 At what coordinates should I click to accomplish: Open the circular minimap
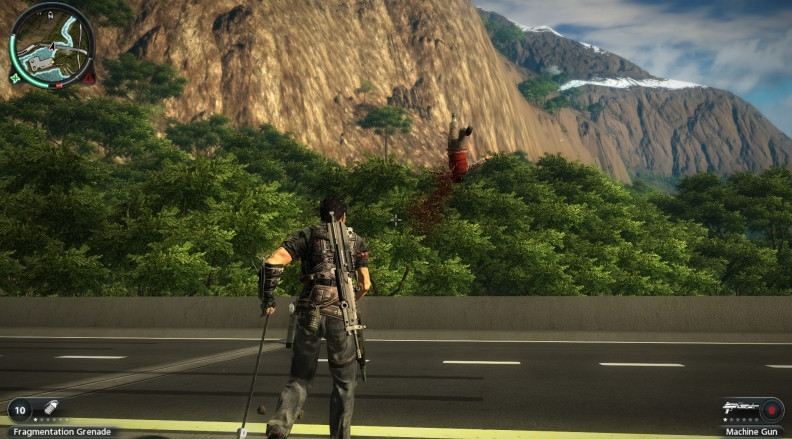point(52,46)
